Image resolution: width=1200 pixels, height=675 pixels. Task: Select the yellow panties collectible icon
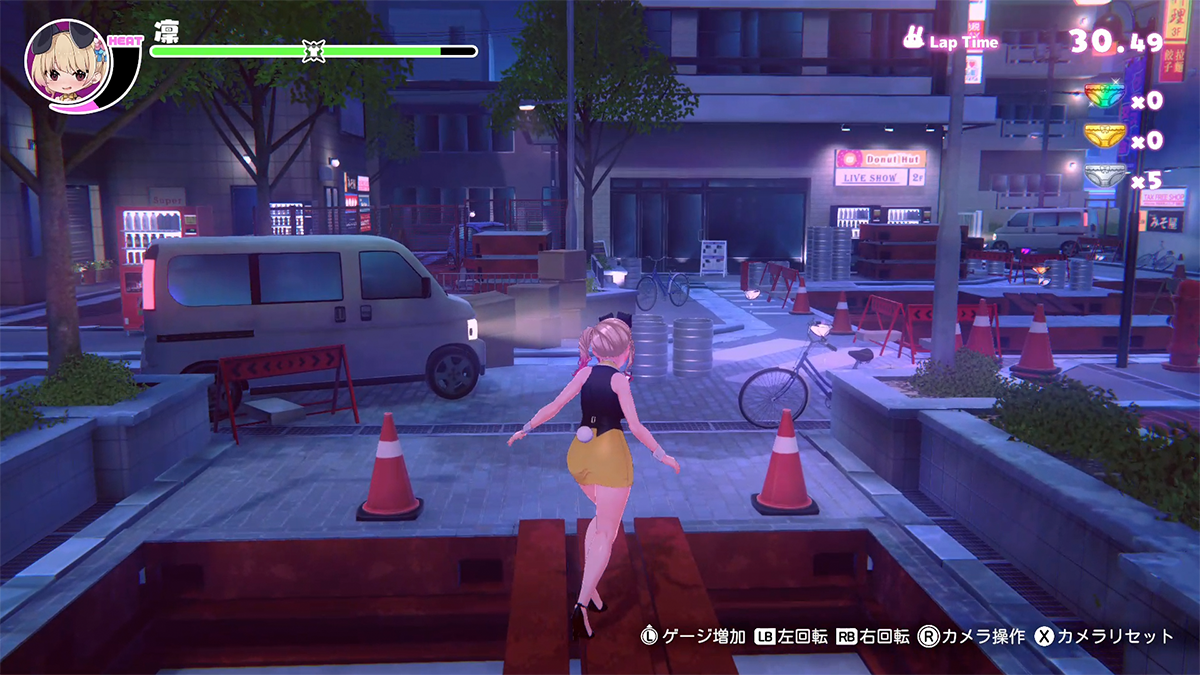(x=1105, y=135)
